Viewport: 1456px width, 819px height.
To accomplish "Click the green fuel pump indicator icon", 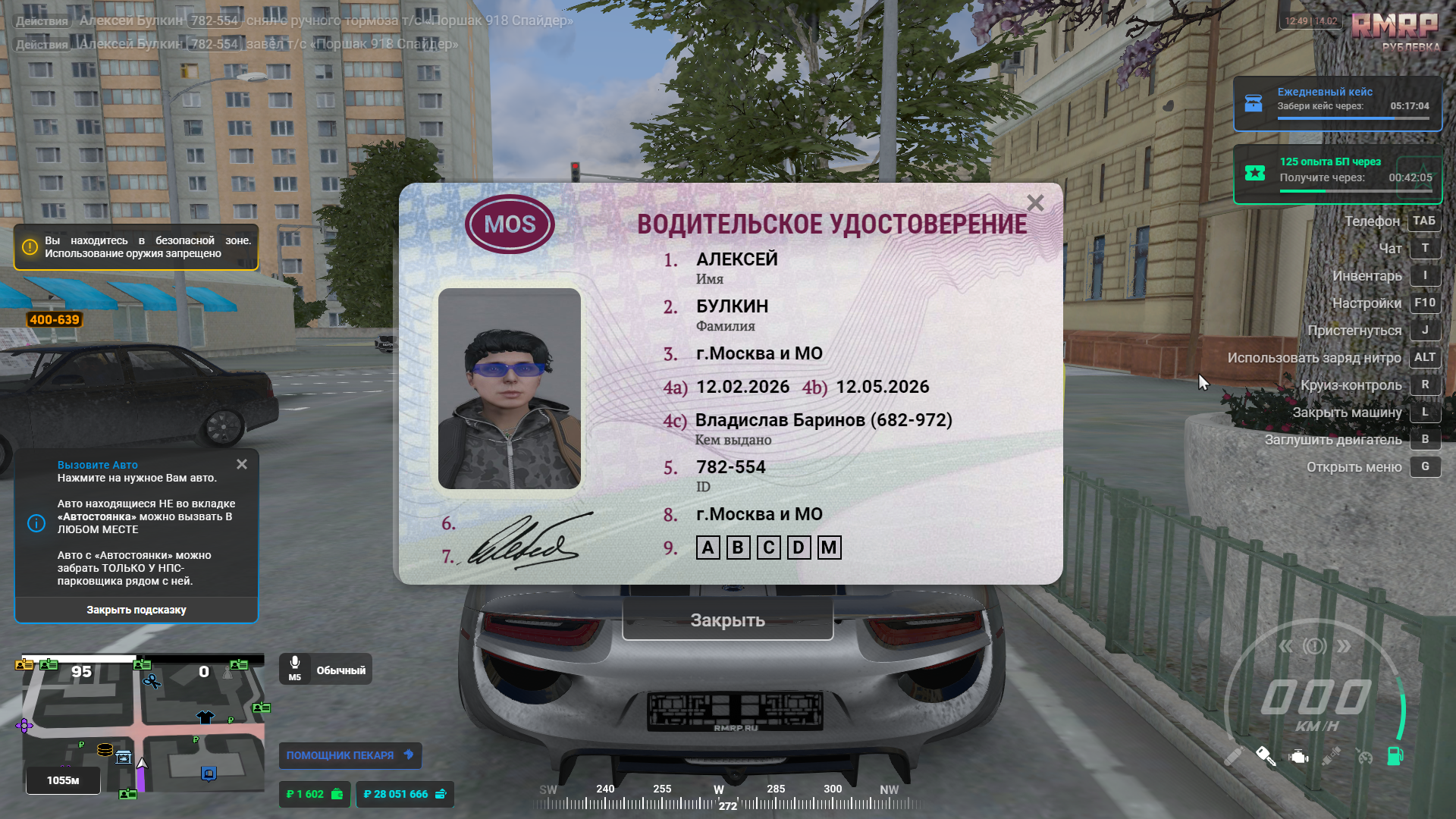I will pos(1395,755).
